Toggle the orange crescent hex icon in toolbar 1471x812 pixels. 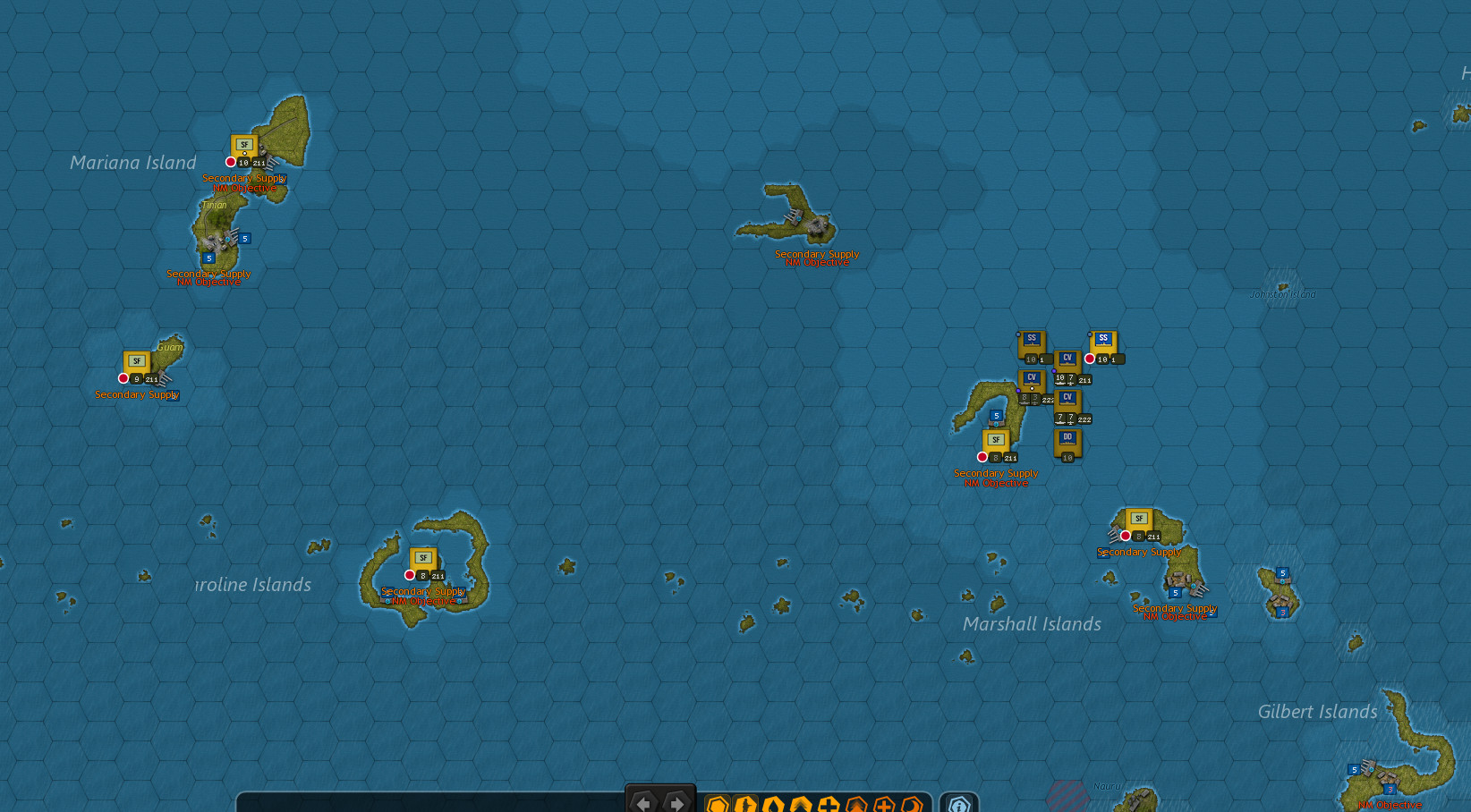pos(911,804)
